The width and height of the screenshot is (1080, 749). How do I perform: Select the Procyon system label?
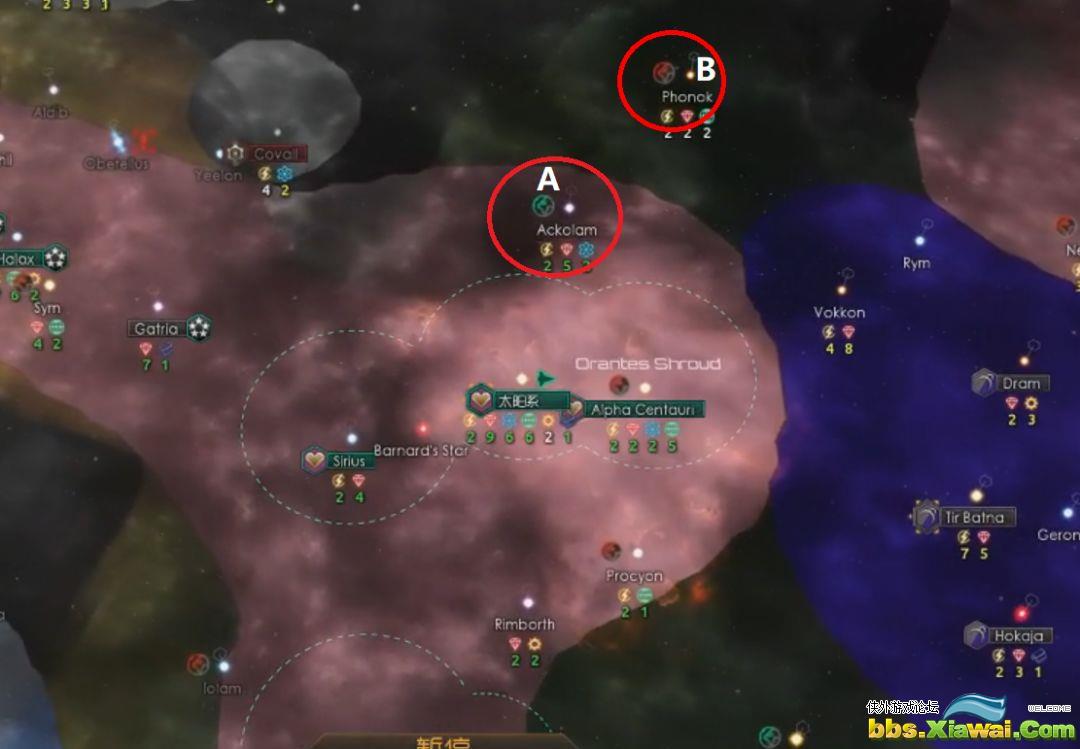click(x=634, y=576)
